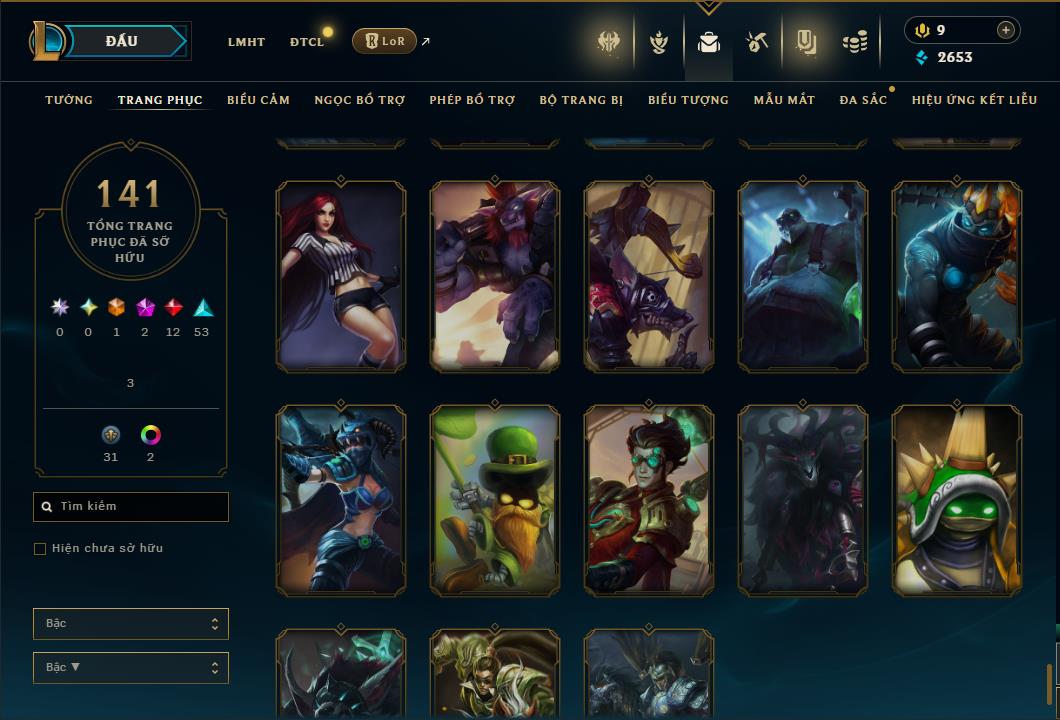Add currency with the plus button

coord(1005,30)
